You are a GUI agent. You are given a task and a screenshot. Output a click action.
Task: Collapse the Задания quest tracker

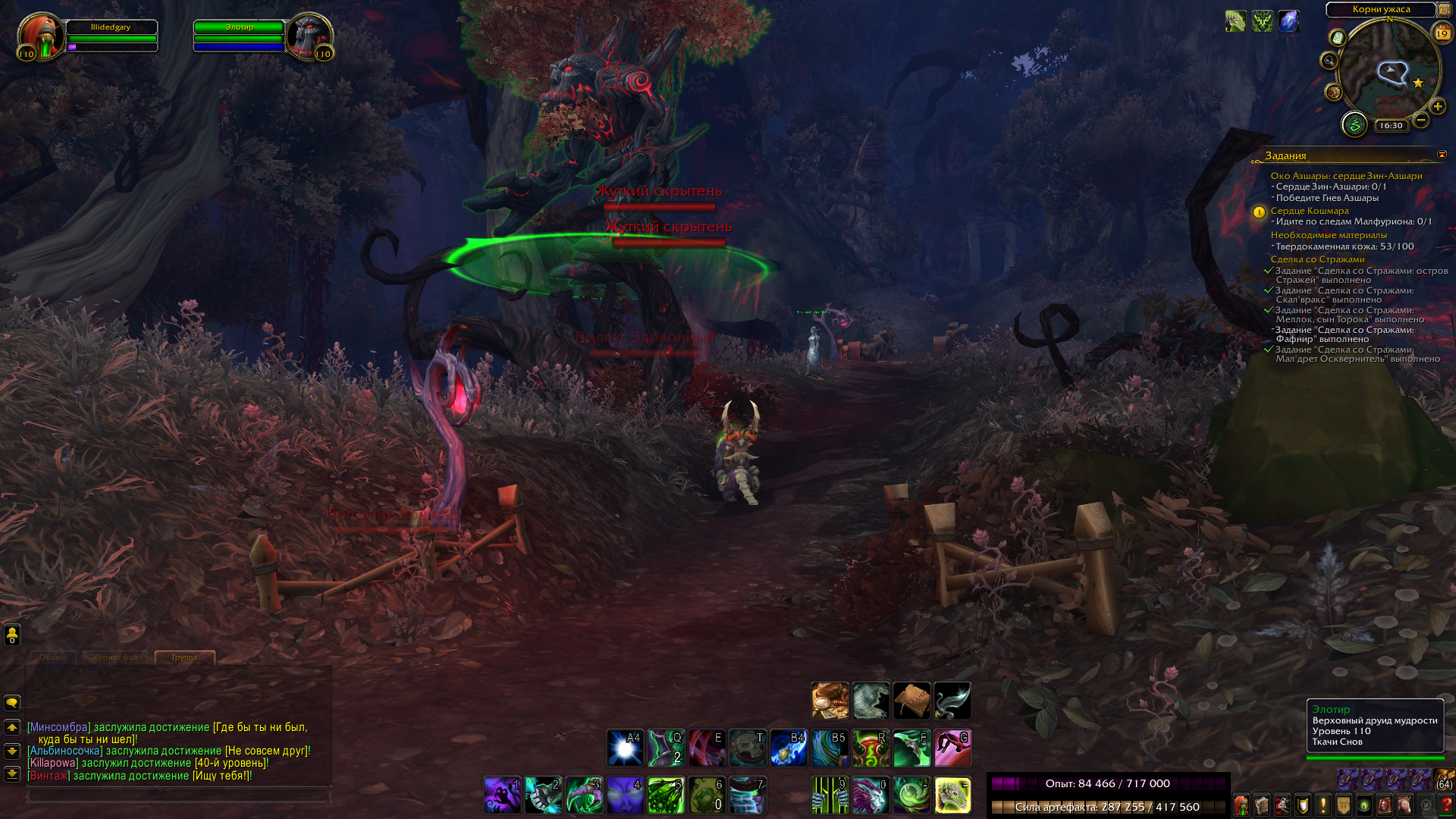tap(1442, 155)
